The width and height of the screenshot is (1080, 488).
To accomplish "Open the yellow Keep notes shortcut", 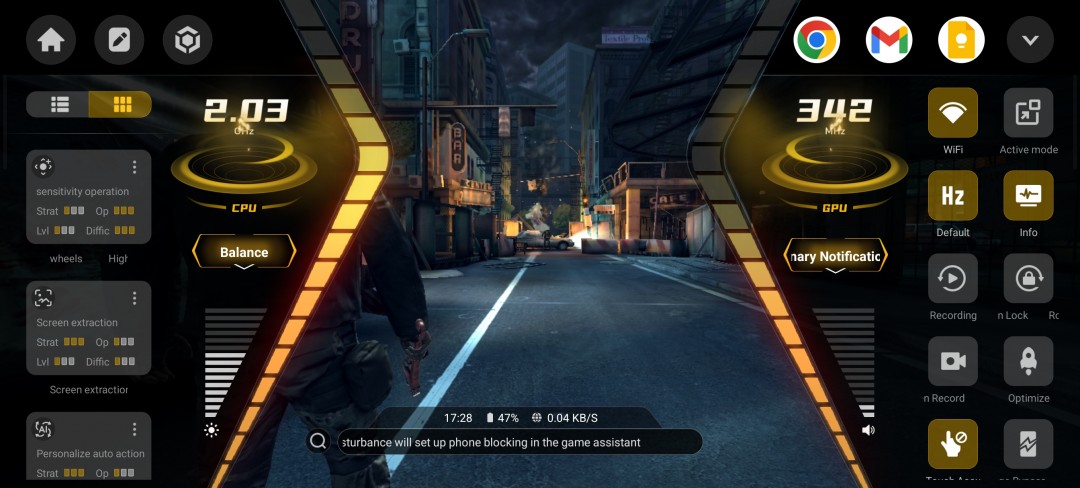I will coord(961,41).
